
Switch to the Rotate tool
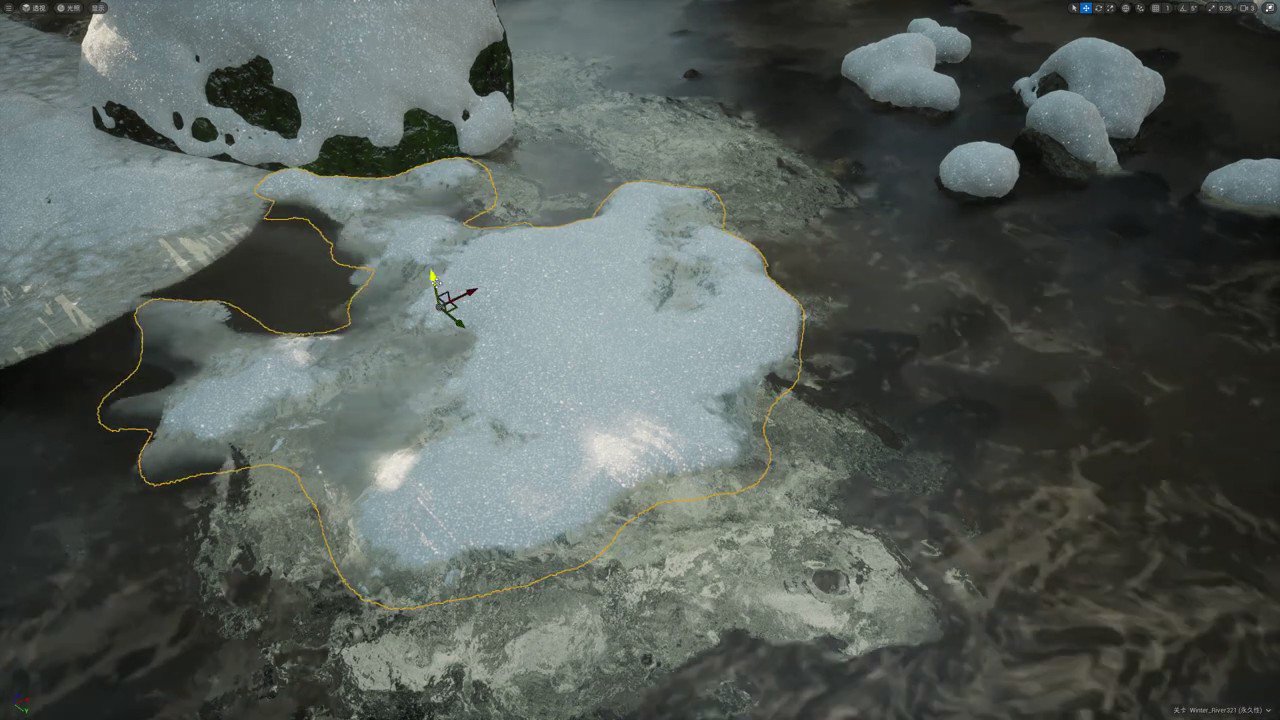[1099, 8]
